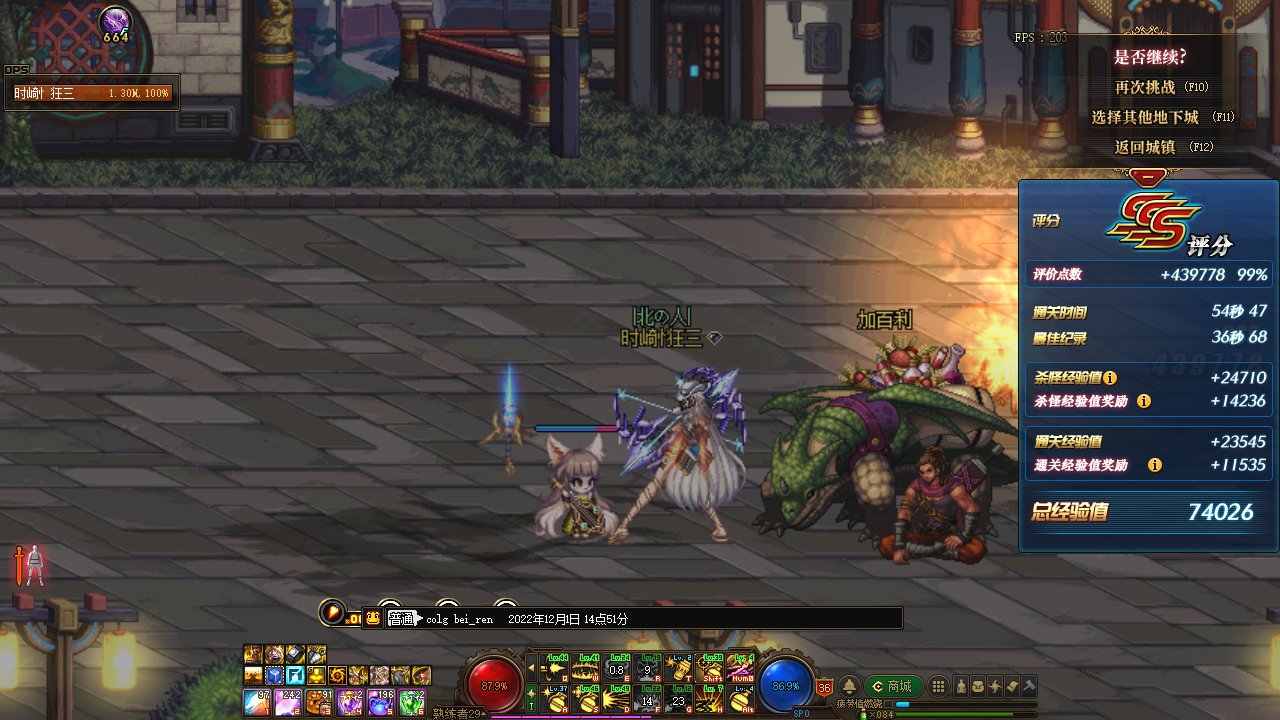1280x720 pixels.
Task: Click the 普通 chat channel selector
Action: (400, 618)
